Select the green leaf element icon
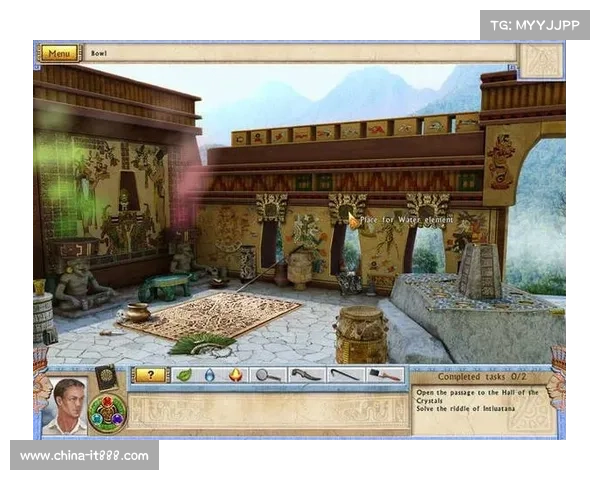This screenshot has height=480, width=600. click(184, 375)
